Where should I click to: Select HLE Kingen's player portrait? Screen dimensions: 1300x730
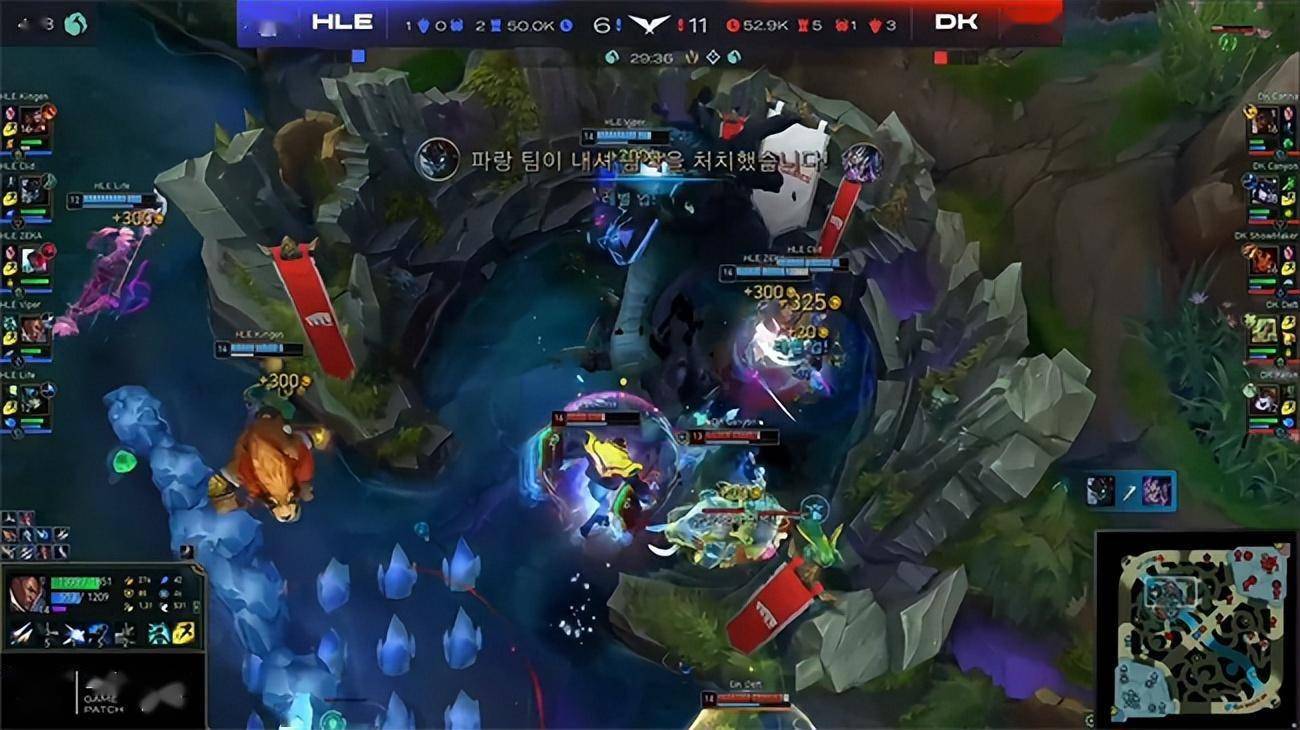[34, 121]
